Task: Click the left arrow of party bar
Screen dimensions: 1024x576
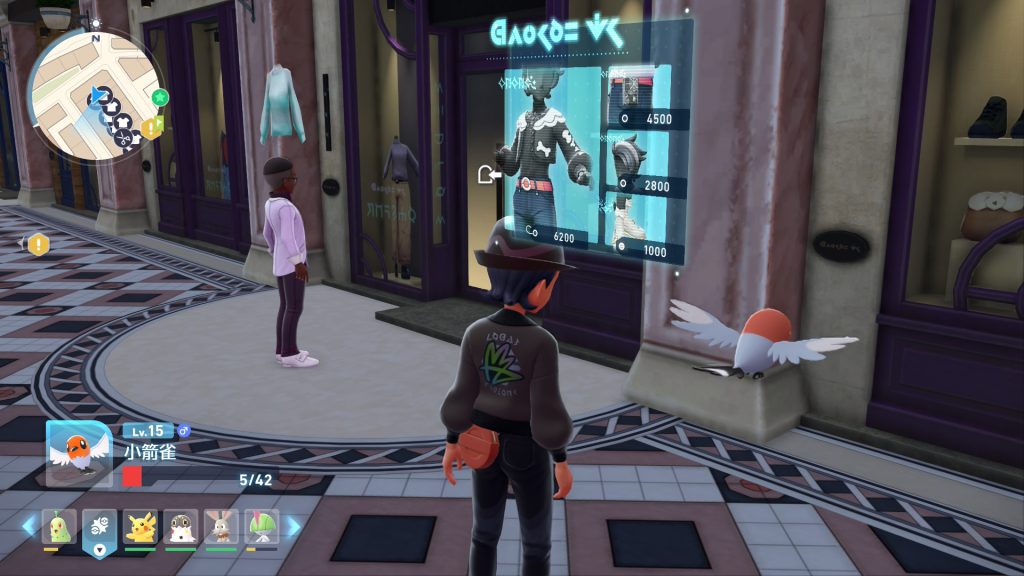Action: pyautogui.click(x=28, y=526)
